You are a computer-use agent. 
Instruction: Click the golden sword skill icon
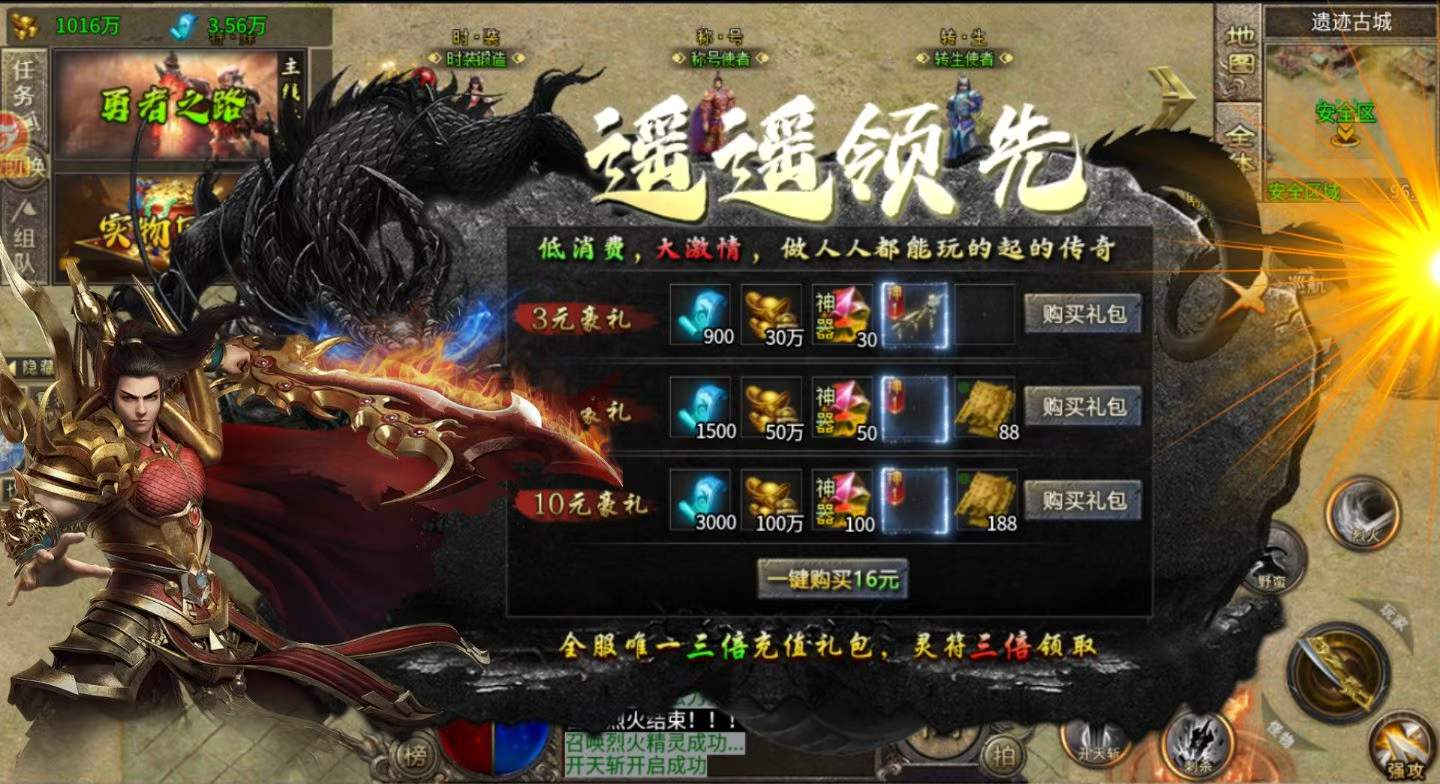pos(1337,662)
